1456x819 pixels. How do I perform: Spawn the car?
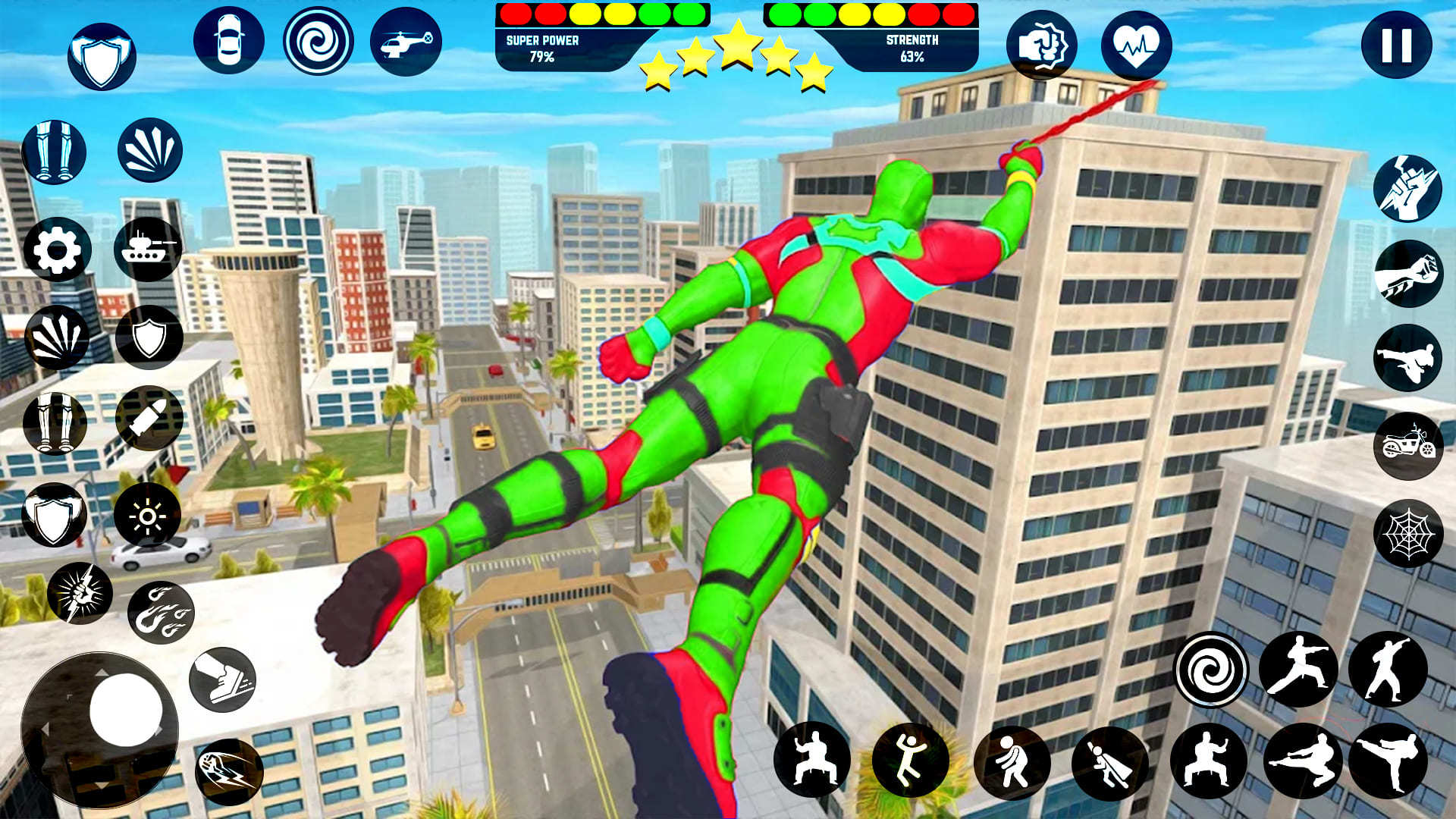227,39
